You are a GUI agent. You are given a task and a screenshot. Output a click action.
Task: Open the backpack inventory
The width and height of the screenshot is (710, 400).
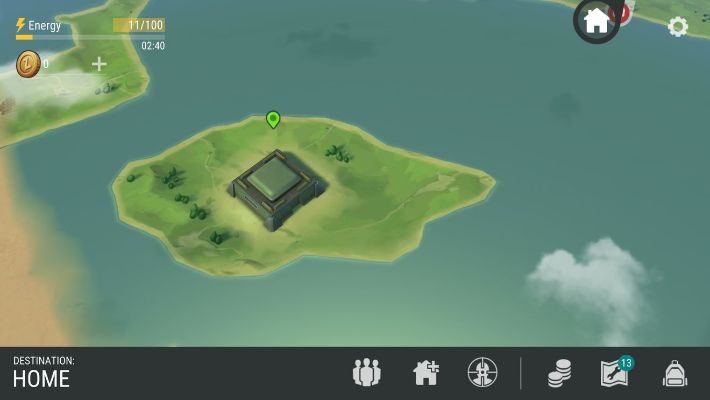click(675, 373)
